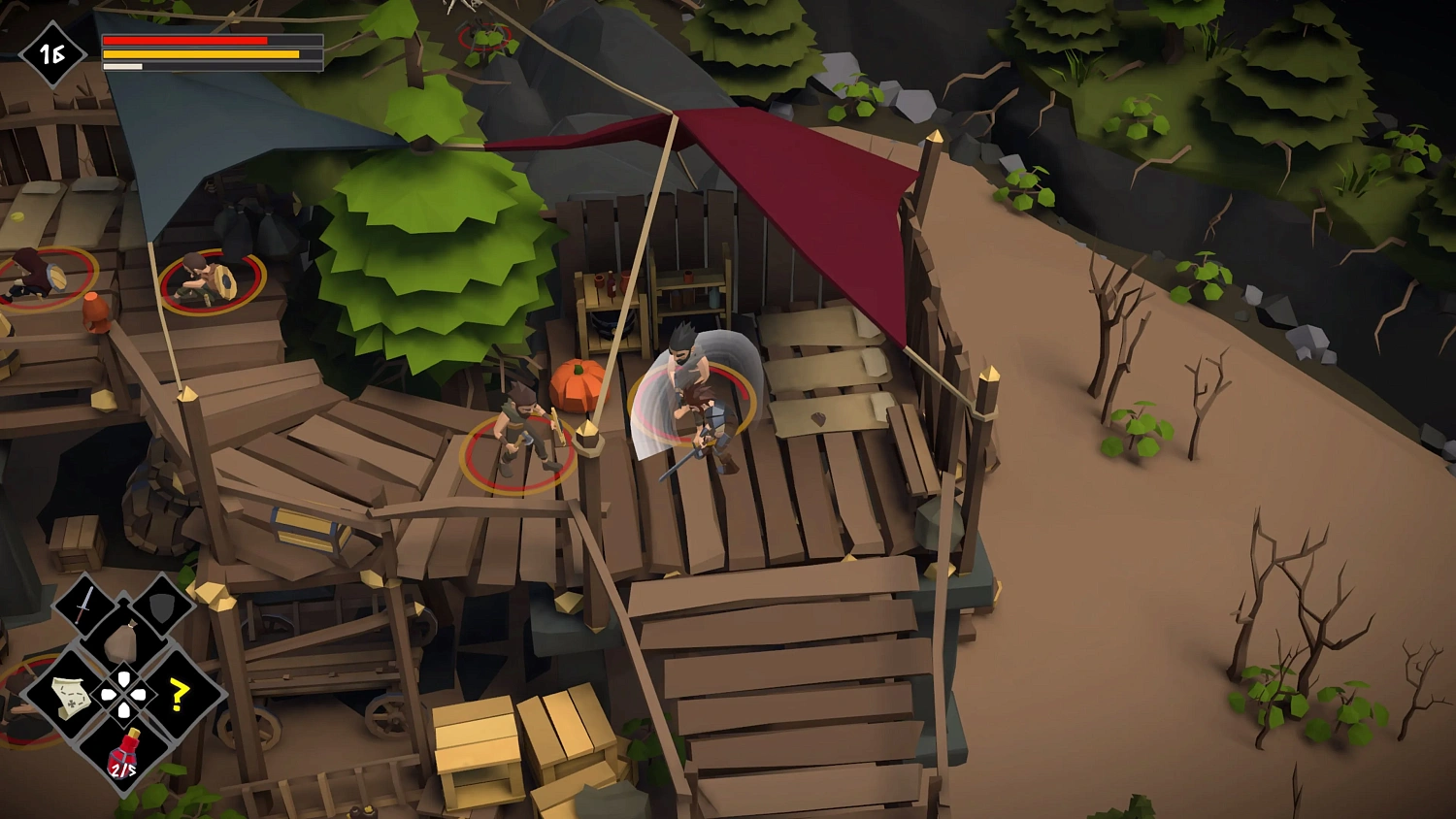
Task: Click the yellow stamina bar
Action: click(199, 53)
